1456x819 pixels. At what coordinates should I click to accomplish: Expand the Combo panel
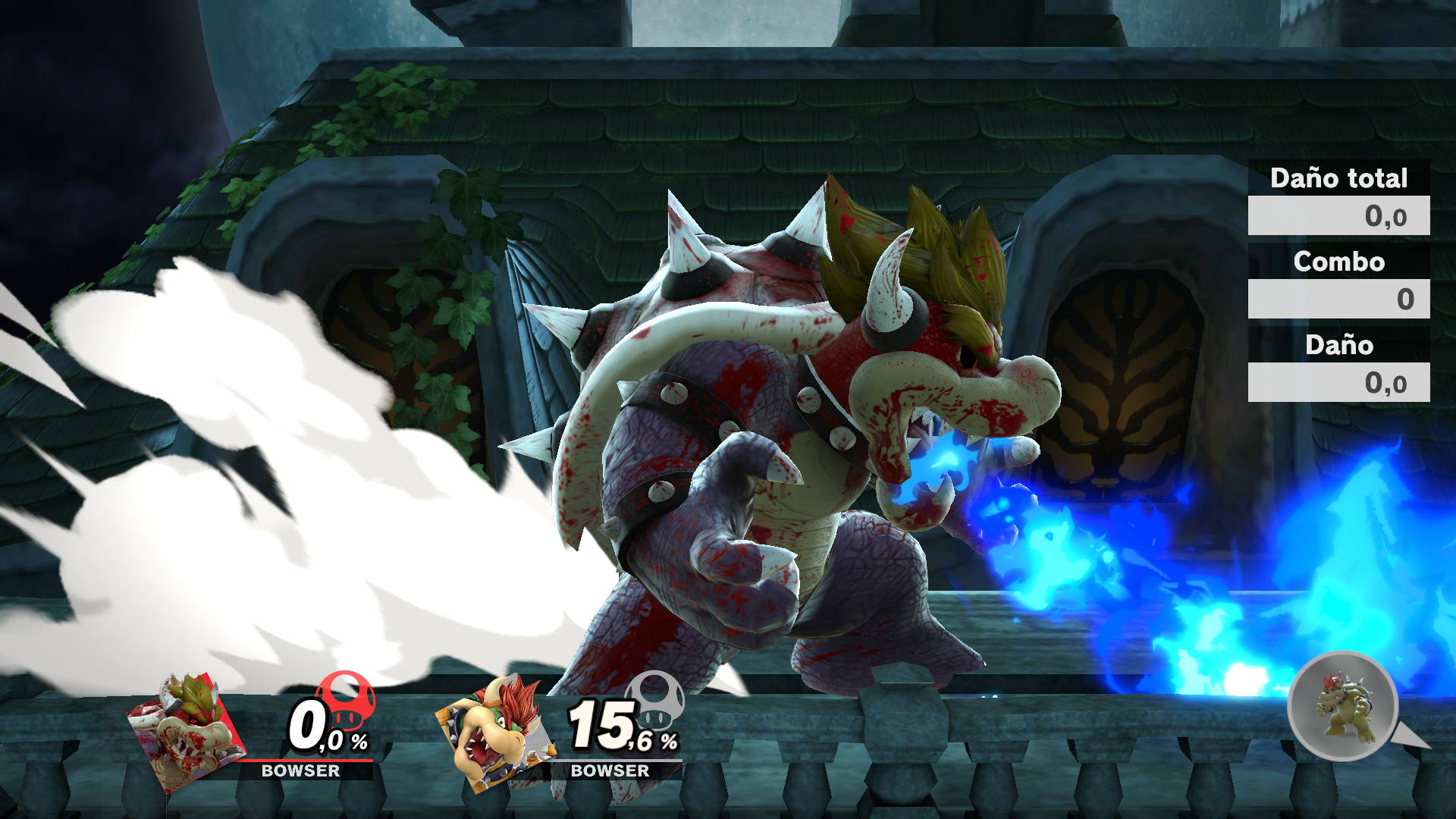point(1339,298)
